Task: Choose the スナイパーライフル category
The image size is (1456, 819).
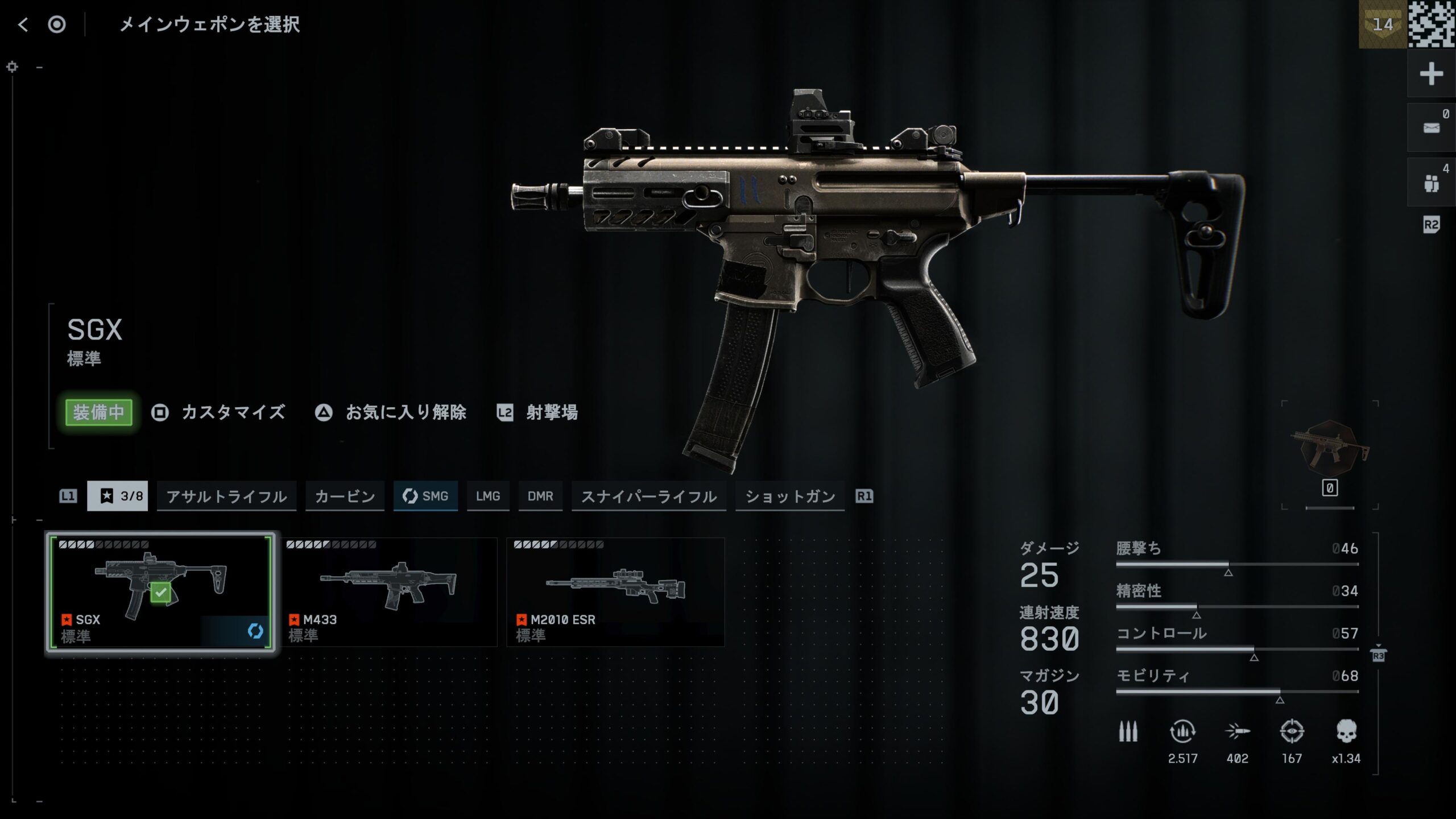Action: pos(648,496)
